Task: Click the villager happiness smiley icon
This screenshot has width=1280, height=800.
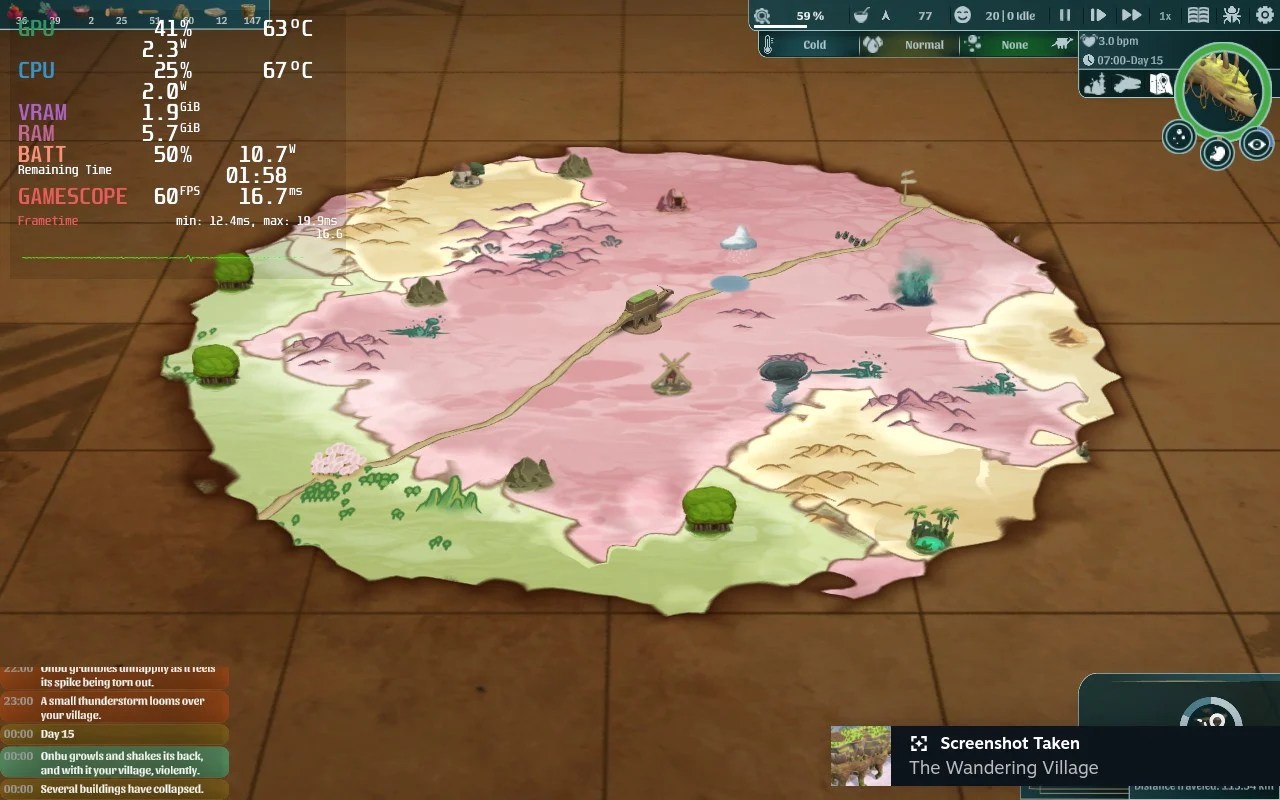Action: tap(963, 15)
